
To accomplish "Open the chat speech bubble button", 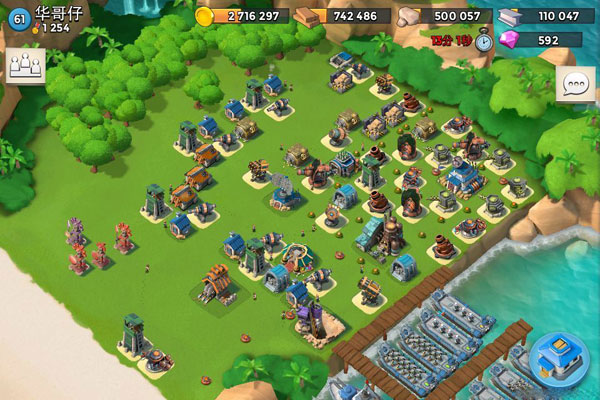I will coord(575,84).
